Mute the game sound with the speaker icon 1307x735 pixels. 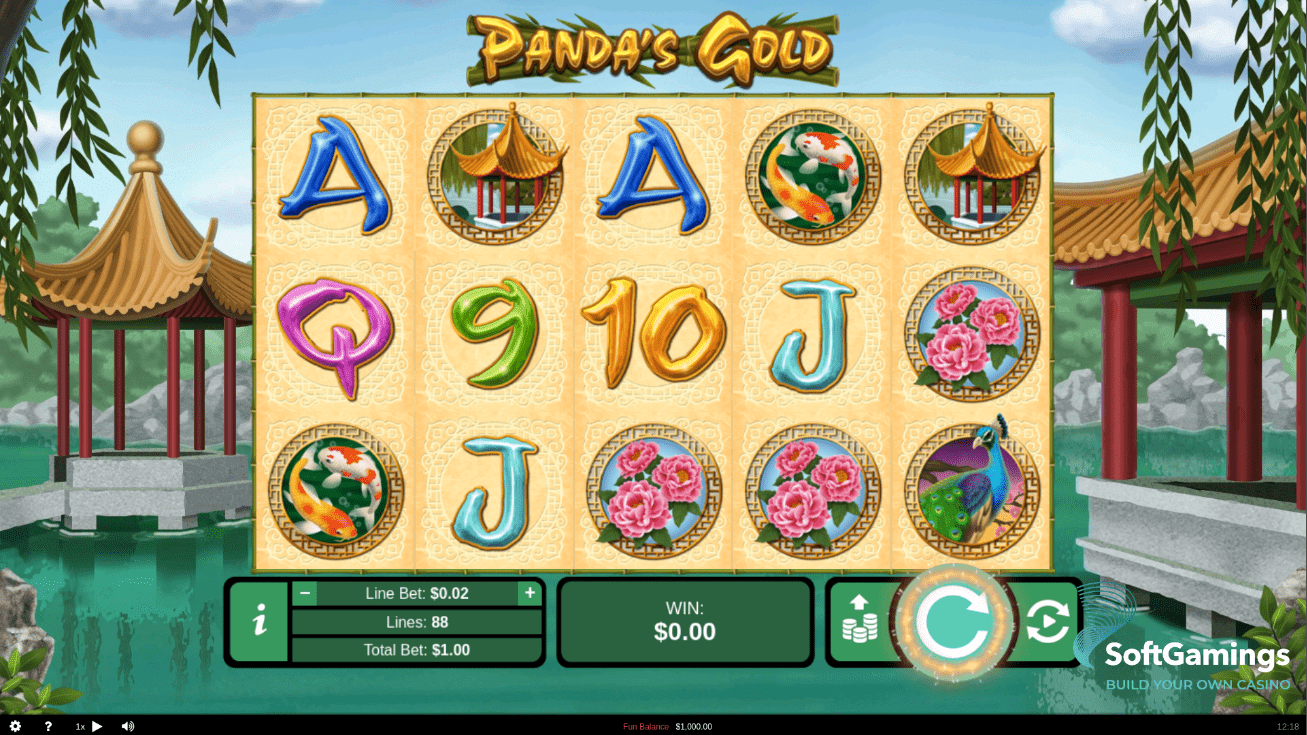[x=127, y=725]
